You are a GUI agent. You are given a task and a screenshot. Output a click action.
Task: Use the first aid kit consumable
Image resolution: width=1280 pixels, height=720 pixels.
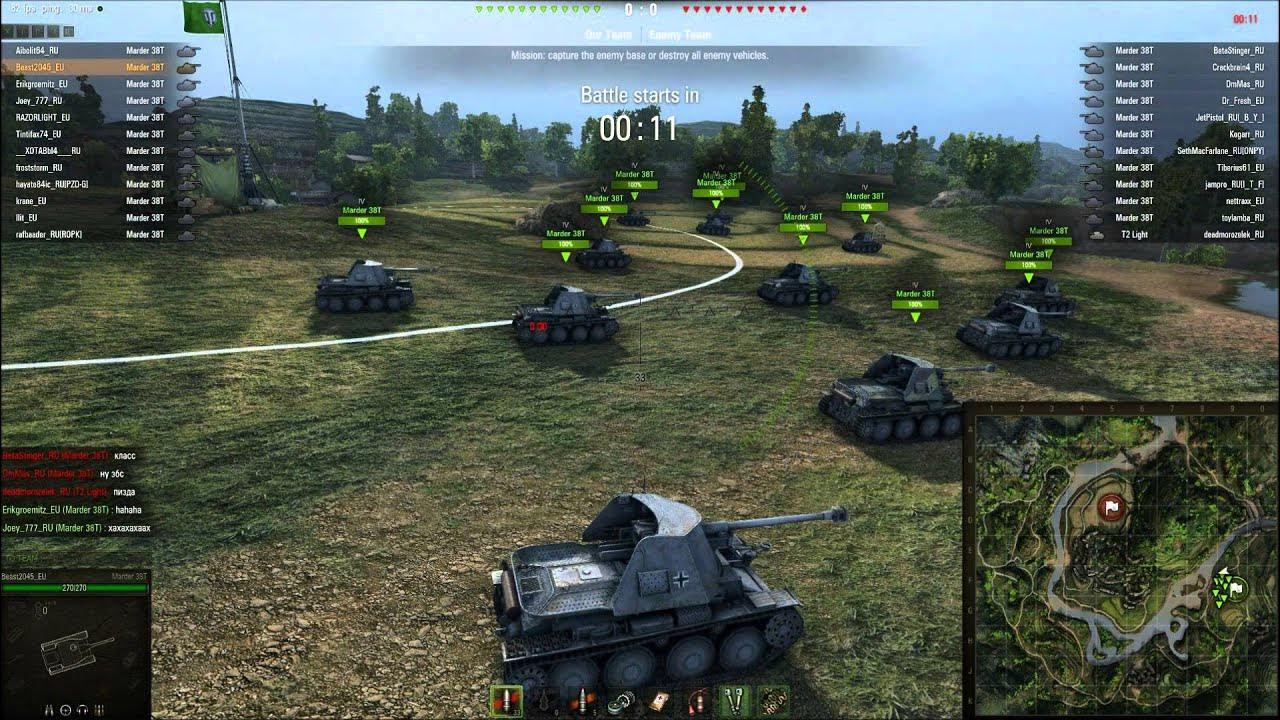(659, 702)
